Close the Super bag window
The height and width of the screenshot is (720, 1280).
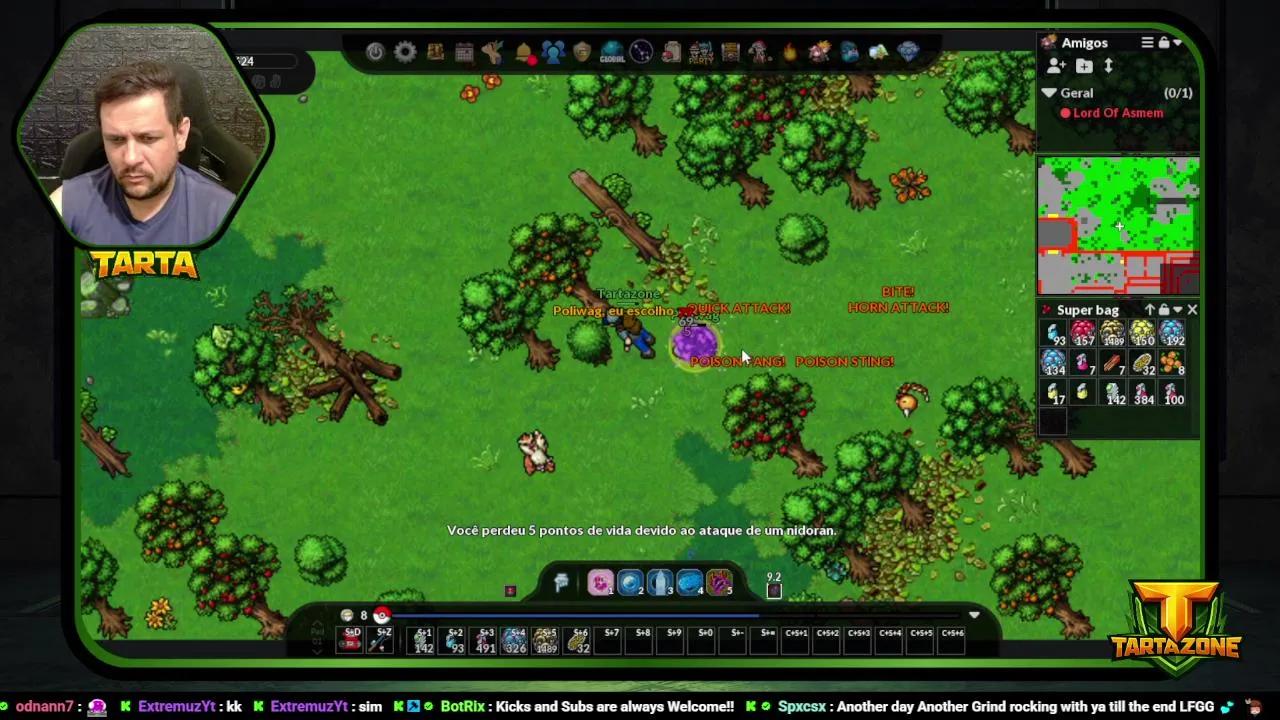tap(1192, 310)
